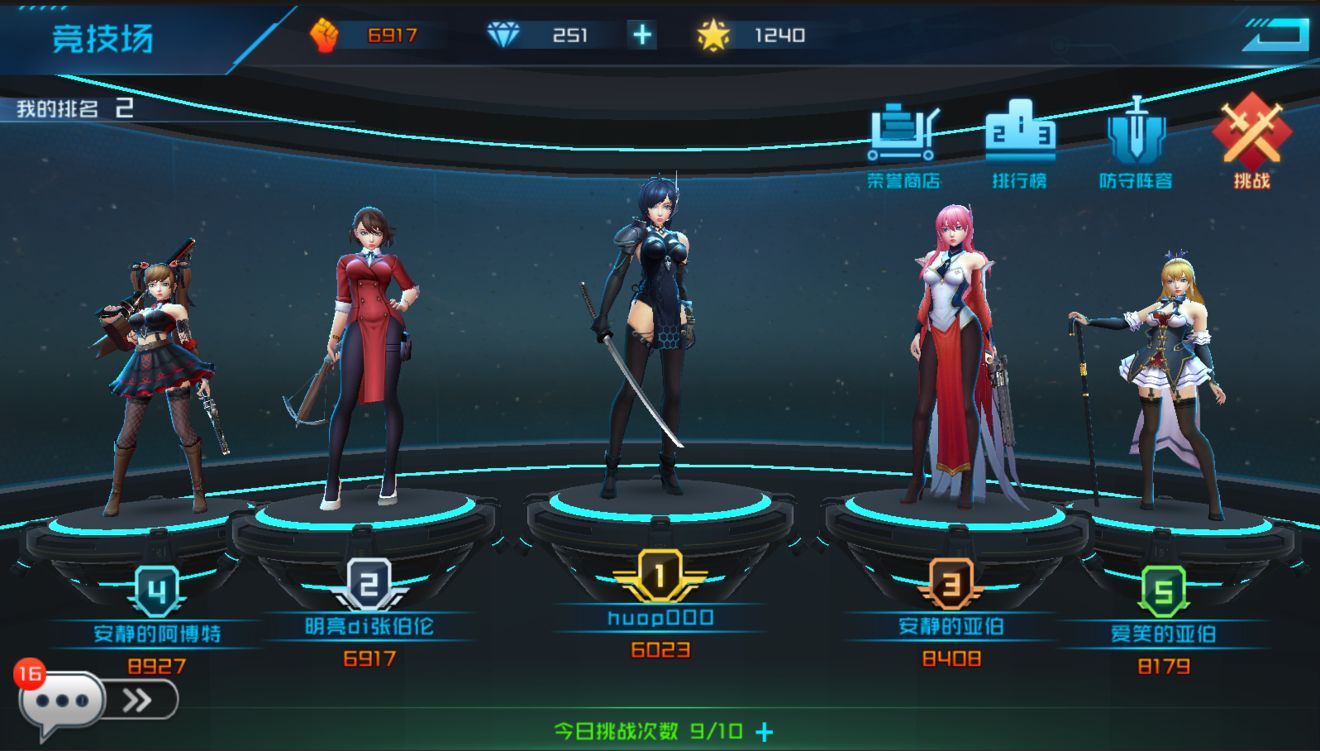The image size is (1320, 751).
Task: Go back using the top-right return arrow
Action: tap(1274, 36)
